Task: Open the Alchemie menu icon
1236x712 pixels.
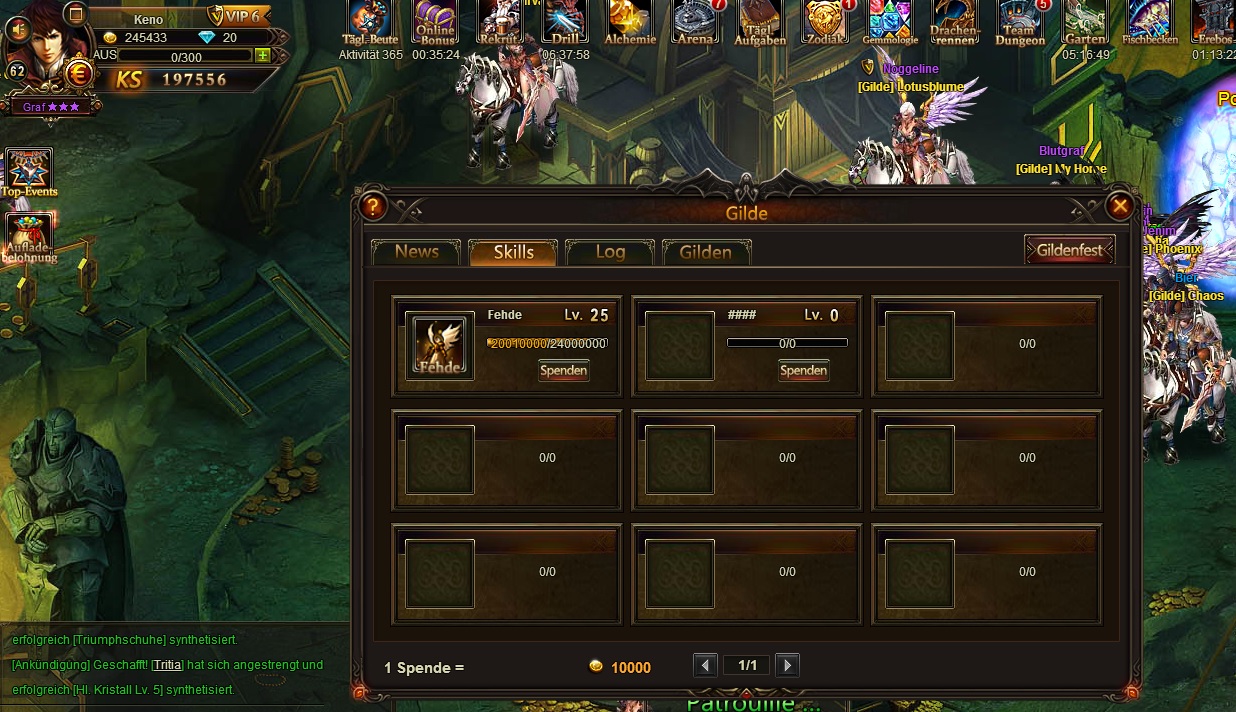Action: pyautogui.click(x=630, y=22)
